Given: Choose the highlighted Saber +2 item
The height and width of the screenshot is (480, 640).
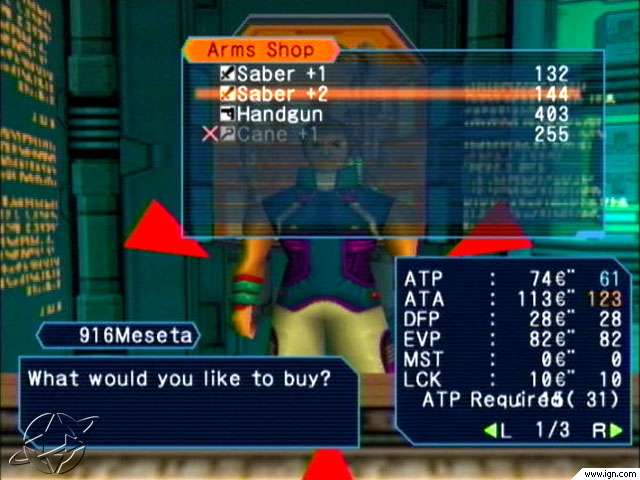Looking at the screenshot, I should coord(280,94).
